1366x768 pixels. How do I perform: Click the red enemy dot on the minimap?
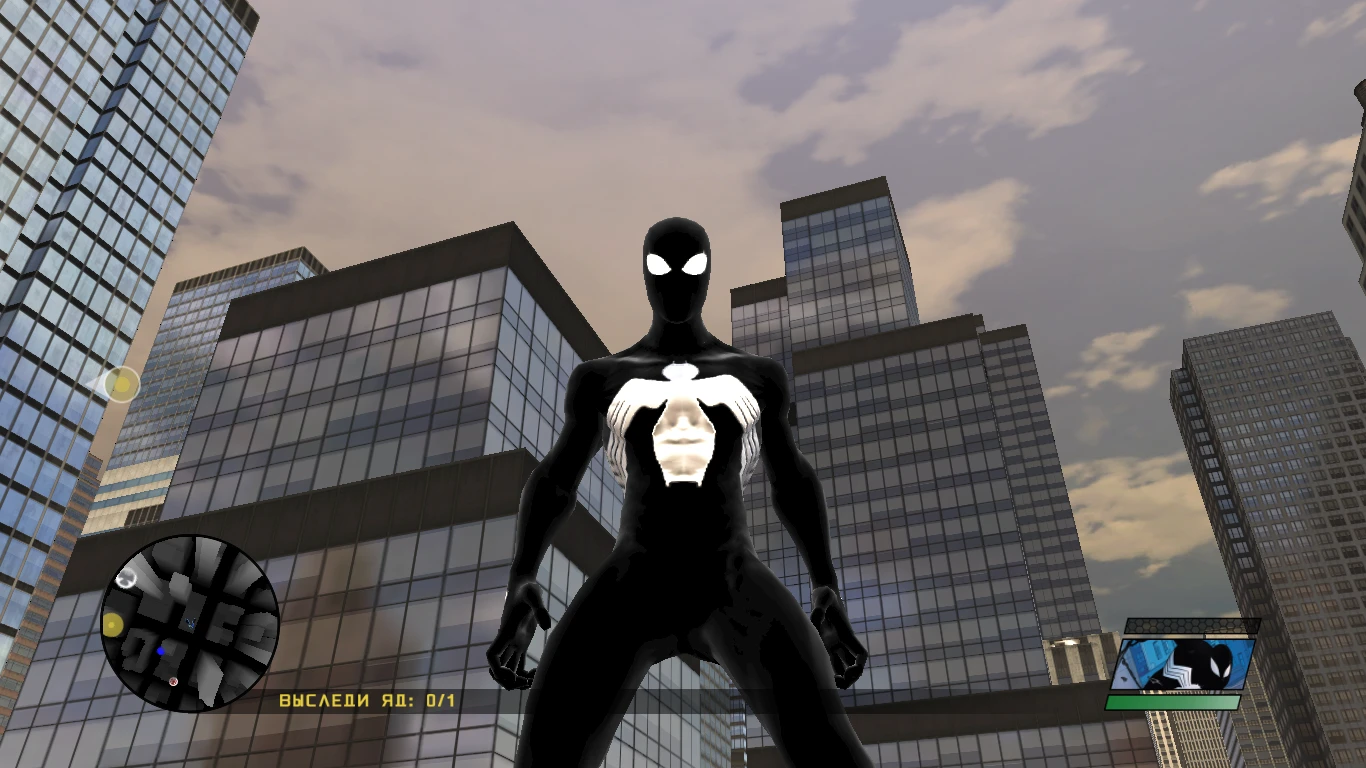point(173,682)
